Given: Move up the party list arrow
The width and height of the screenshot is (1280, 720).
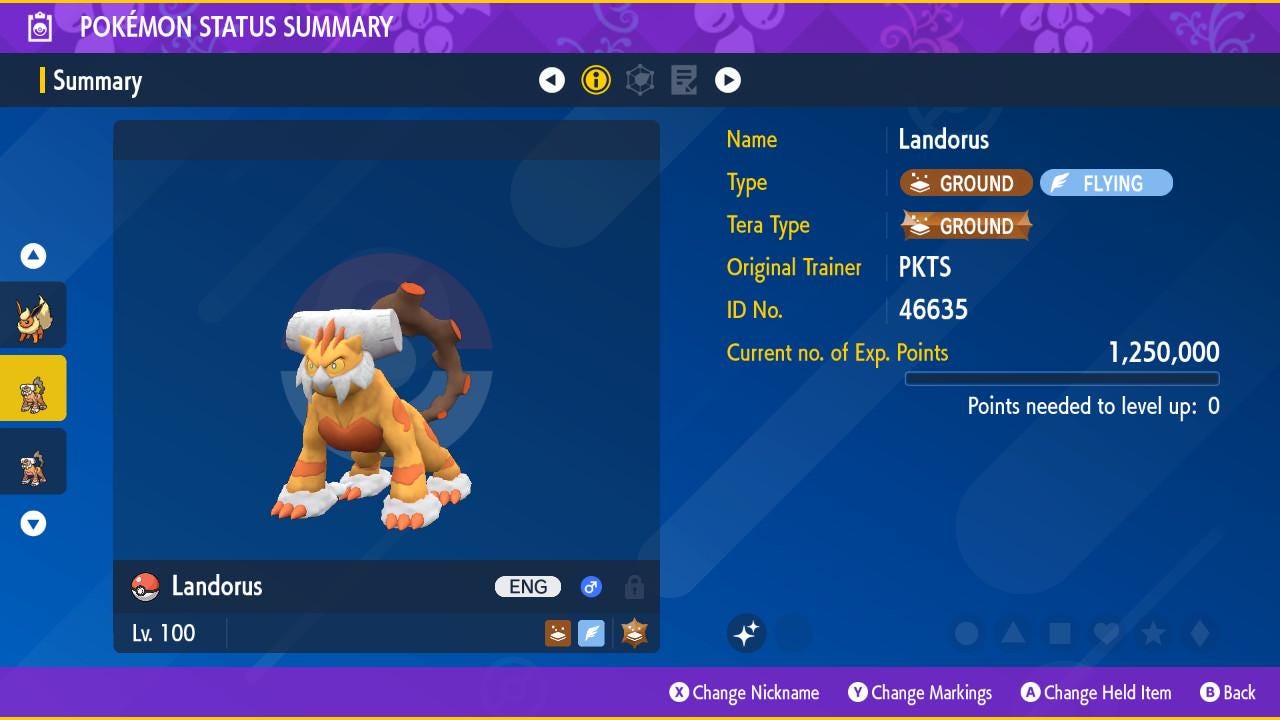Looking at the screenshot, I should (x=33, y=256).
